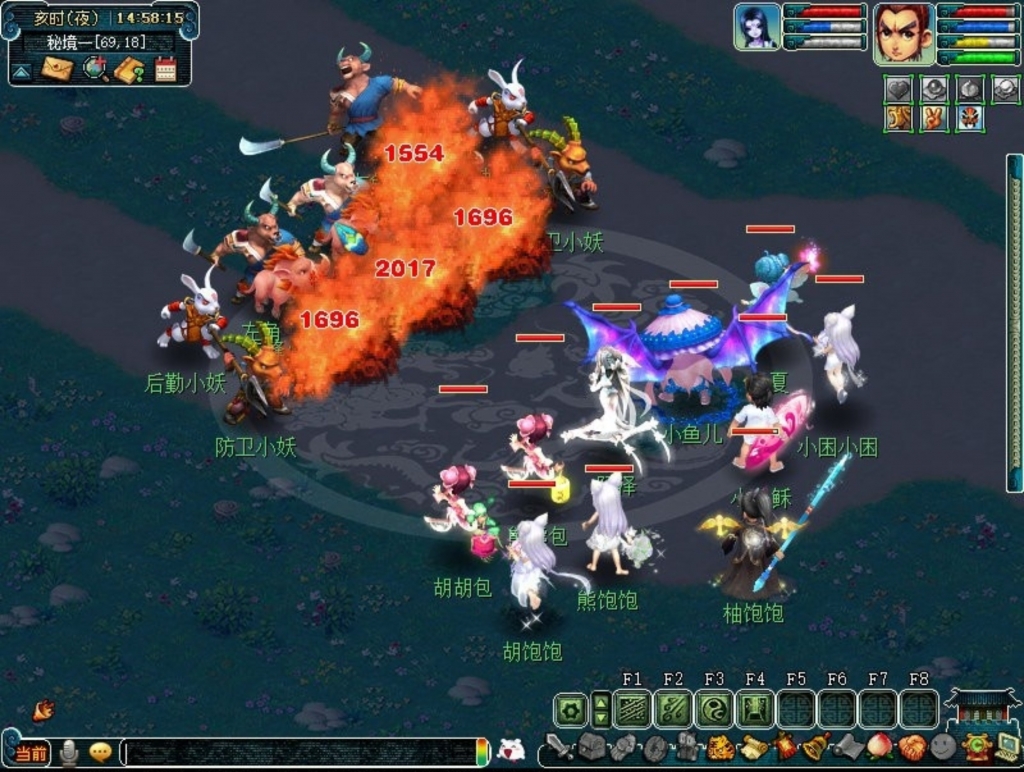Click the grey heart status icon
1024x772 pixels.
(897, 89)
